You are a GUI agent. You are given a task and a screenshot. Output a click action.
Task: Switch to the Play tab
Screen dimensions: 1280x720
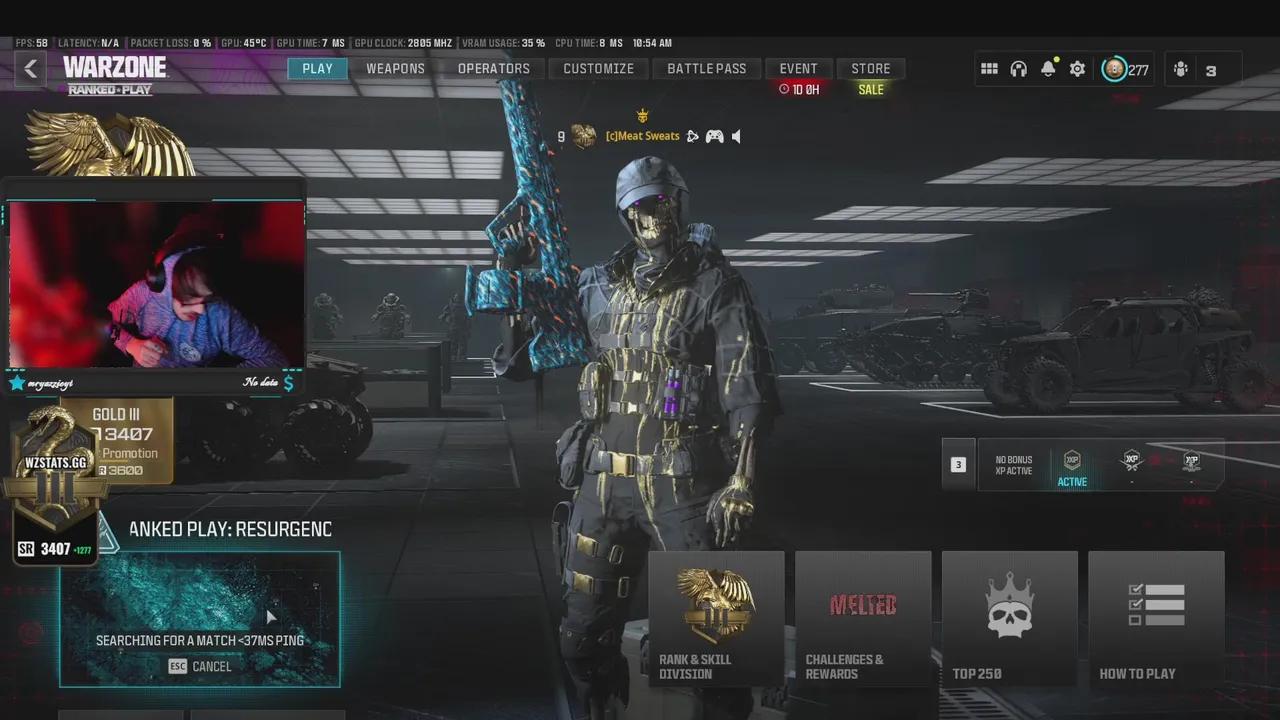[x=317, y=69]
